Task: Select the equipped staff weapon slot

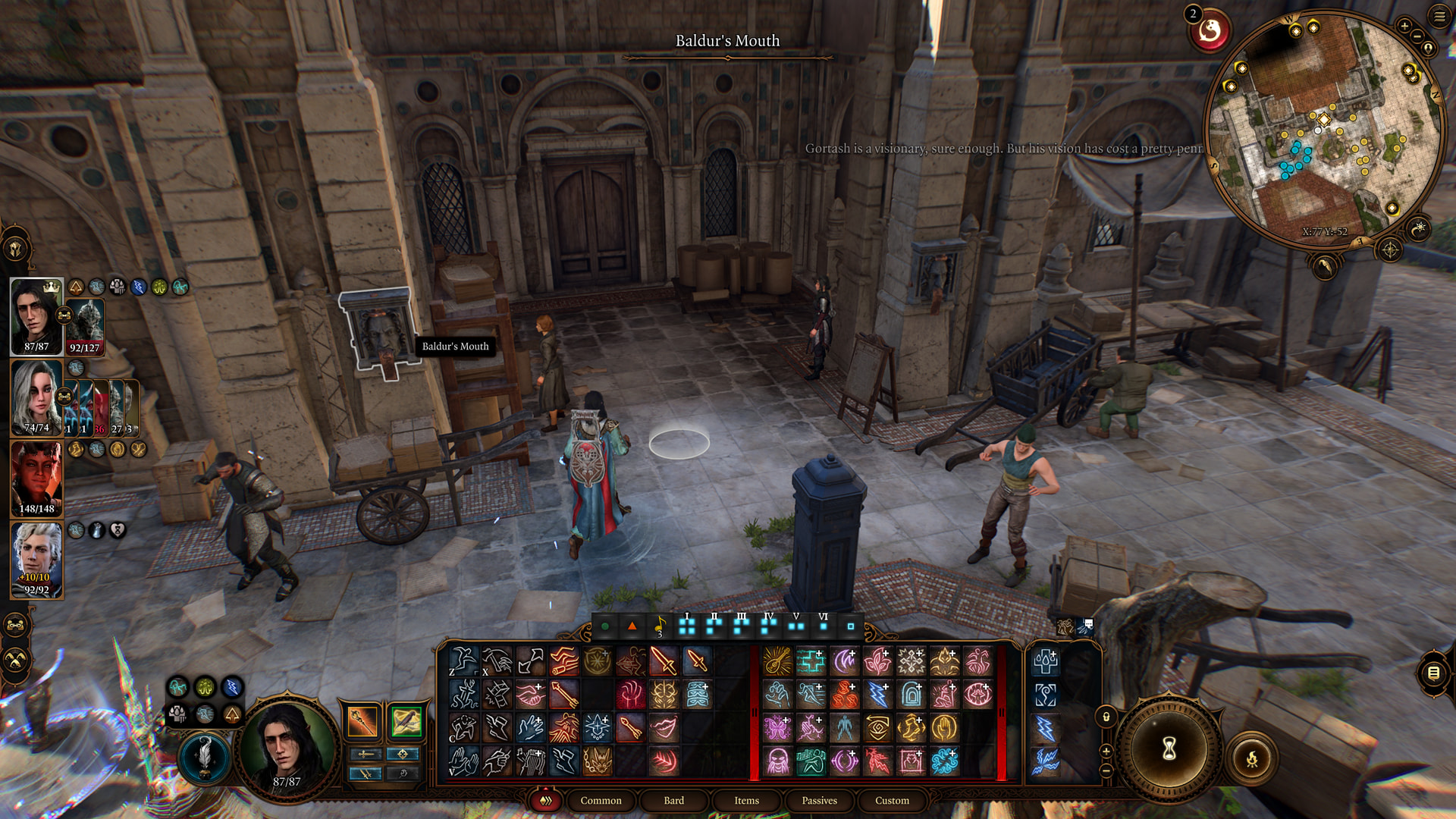Action: pos(362,721)
